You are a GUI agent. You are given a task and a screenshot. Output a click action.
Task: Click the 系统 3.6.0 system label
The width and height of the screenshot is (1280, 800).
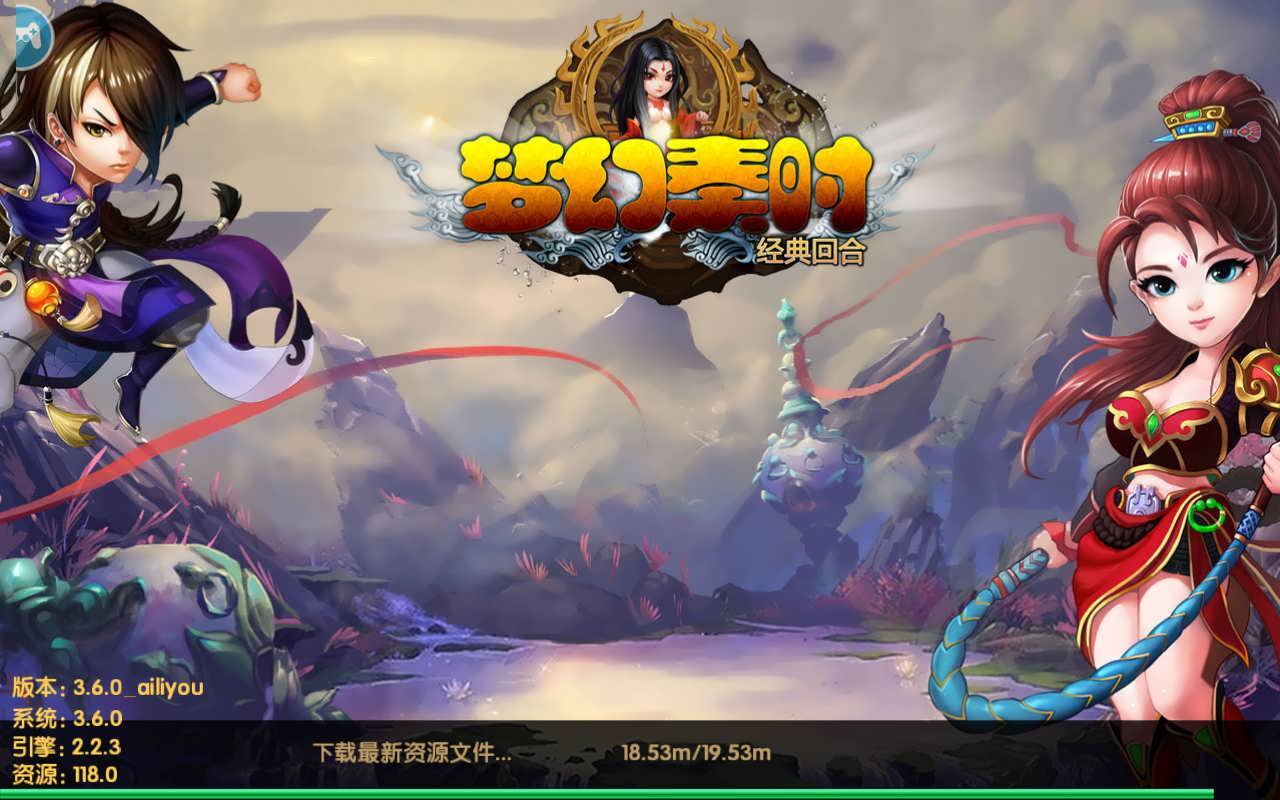[68, 716]
